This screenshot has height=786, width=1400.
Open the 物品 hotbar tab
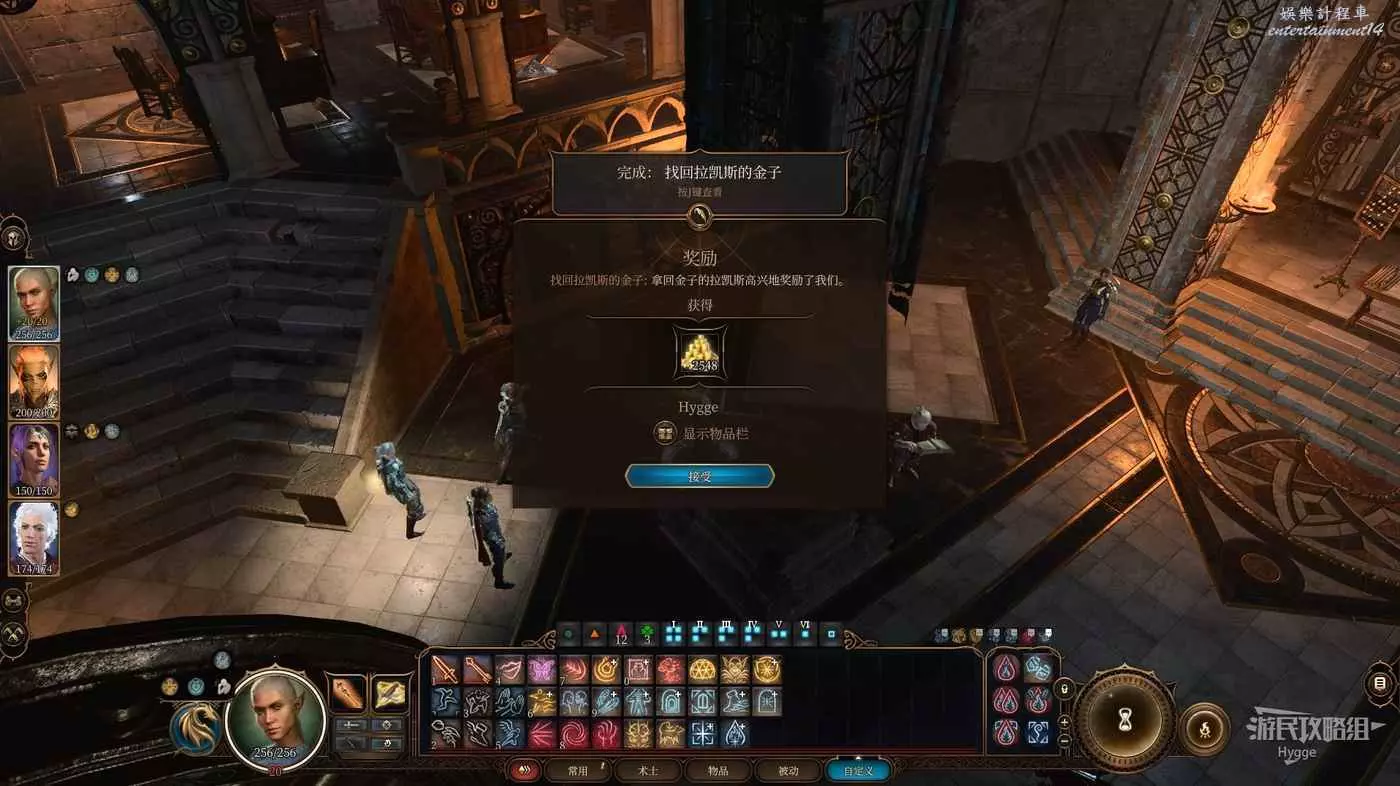point(718,771)
